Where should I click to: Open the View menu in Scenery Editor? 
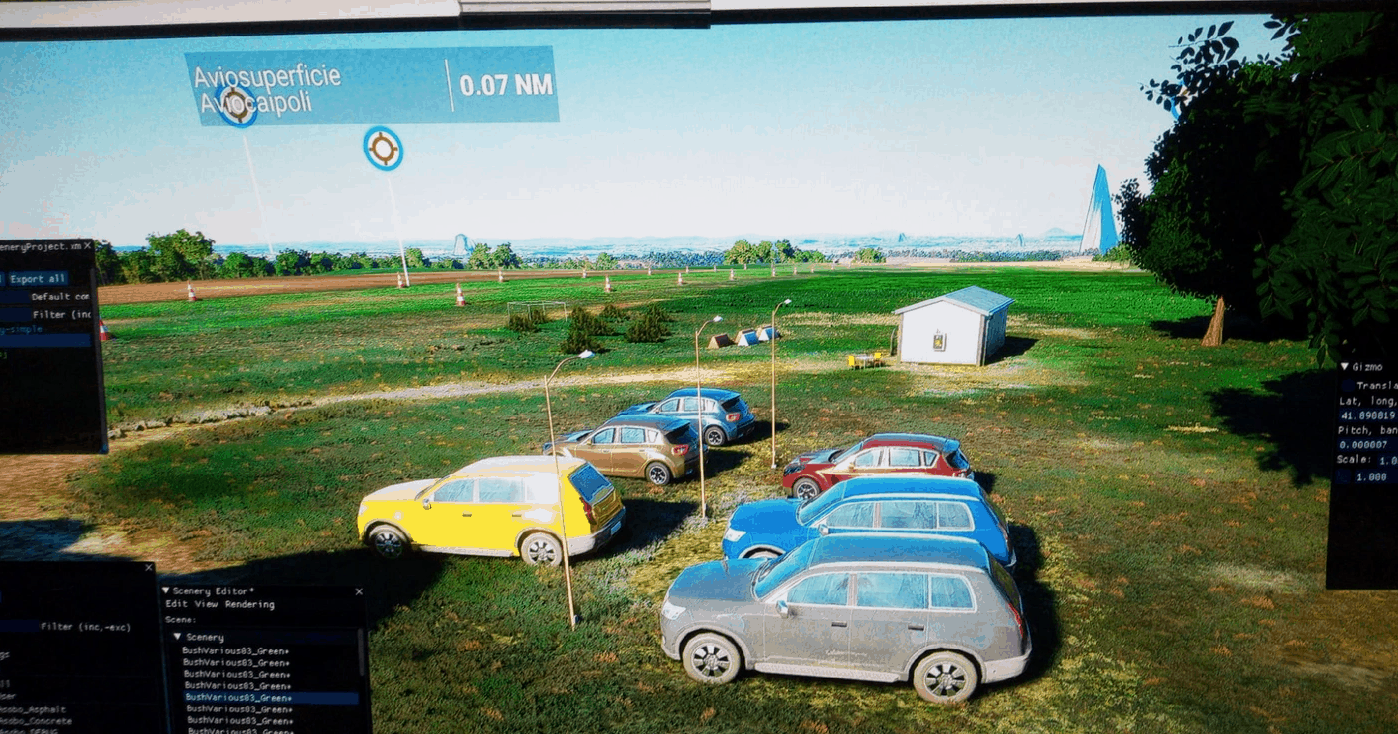click(x=207, y=605)
